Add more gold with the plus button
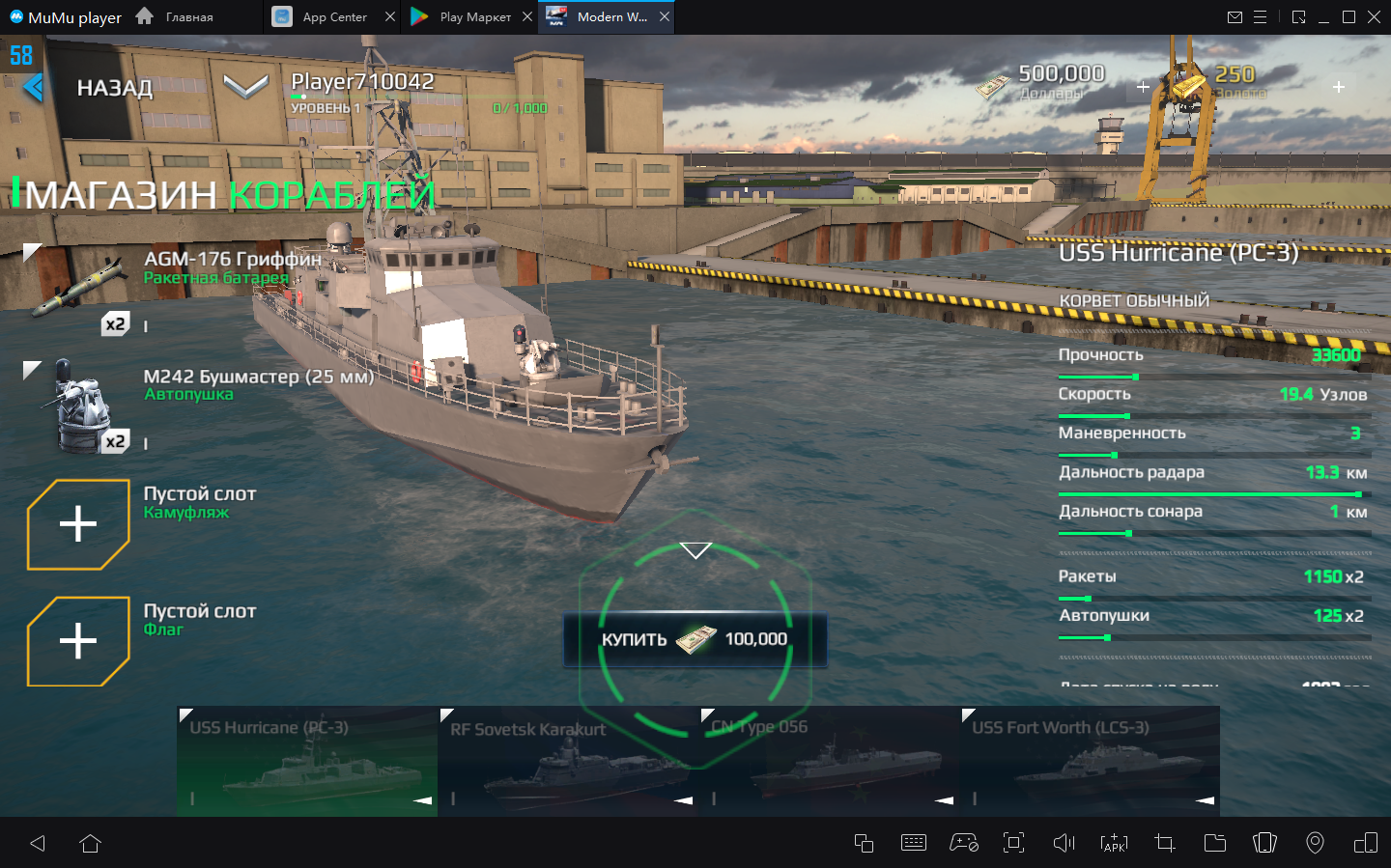 coord(1339,87)
